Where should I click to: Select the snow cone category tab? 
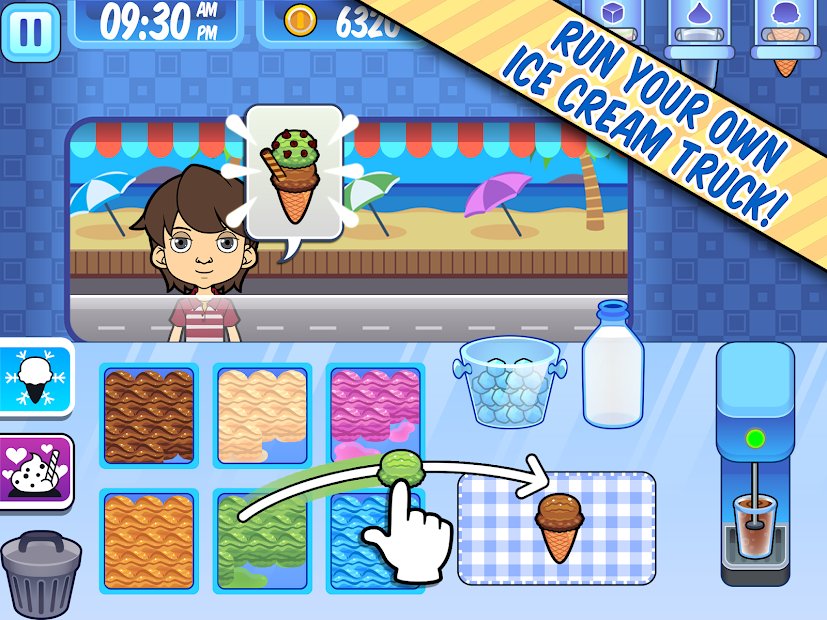tap(36, 377)
